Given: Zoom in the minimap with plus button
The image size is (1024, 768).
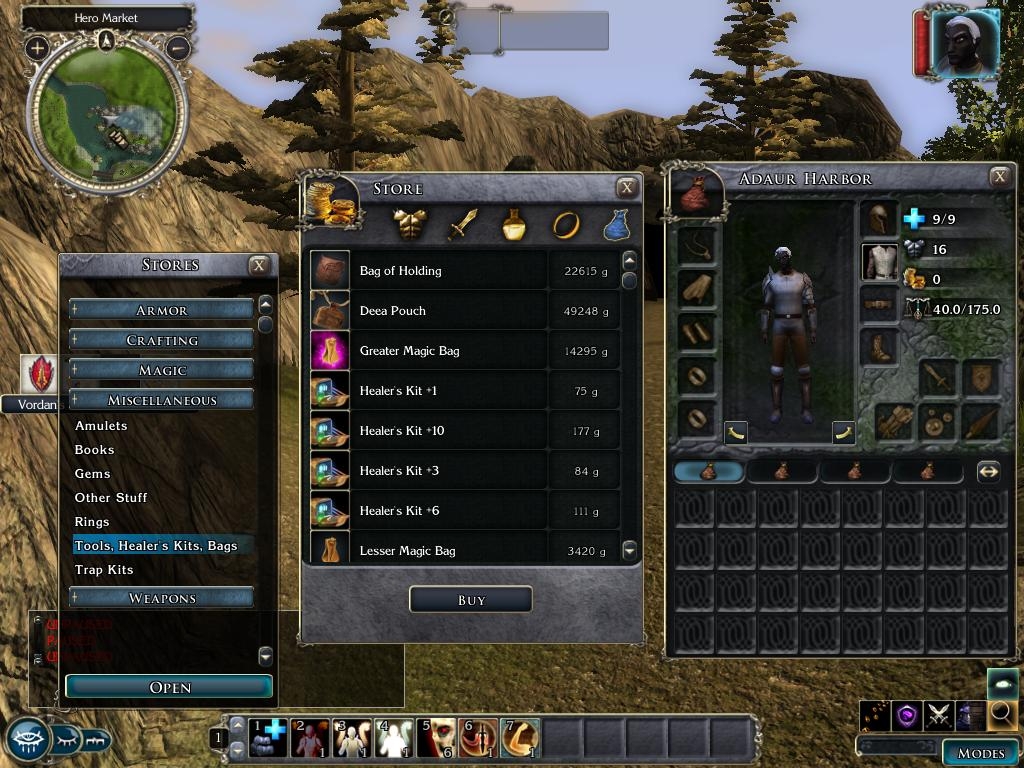Looking at the screenshot, I should click(37, 47).
